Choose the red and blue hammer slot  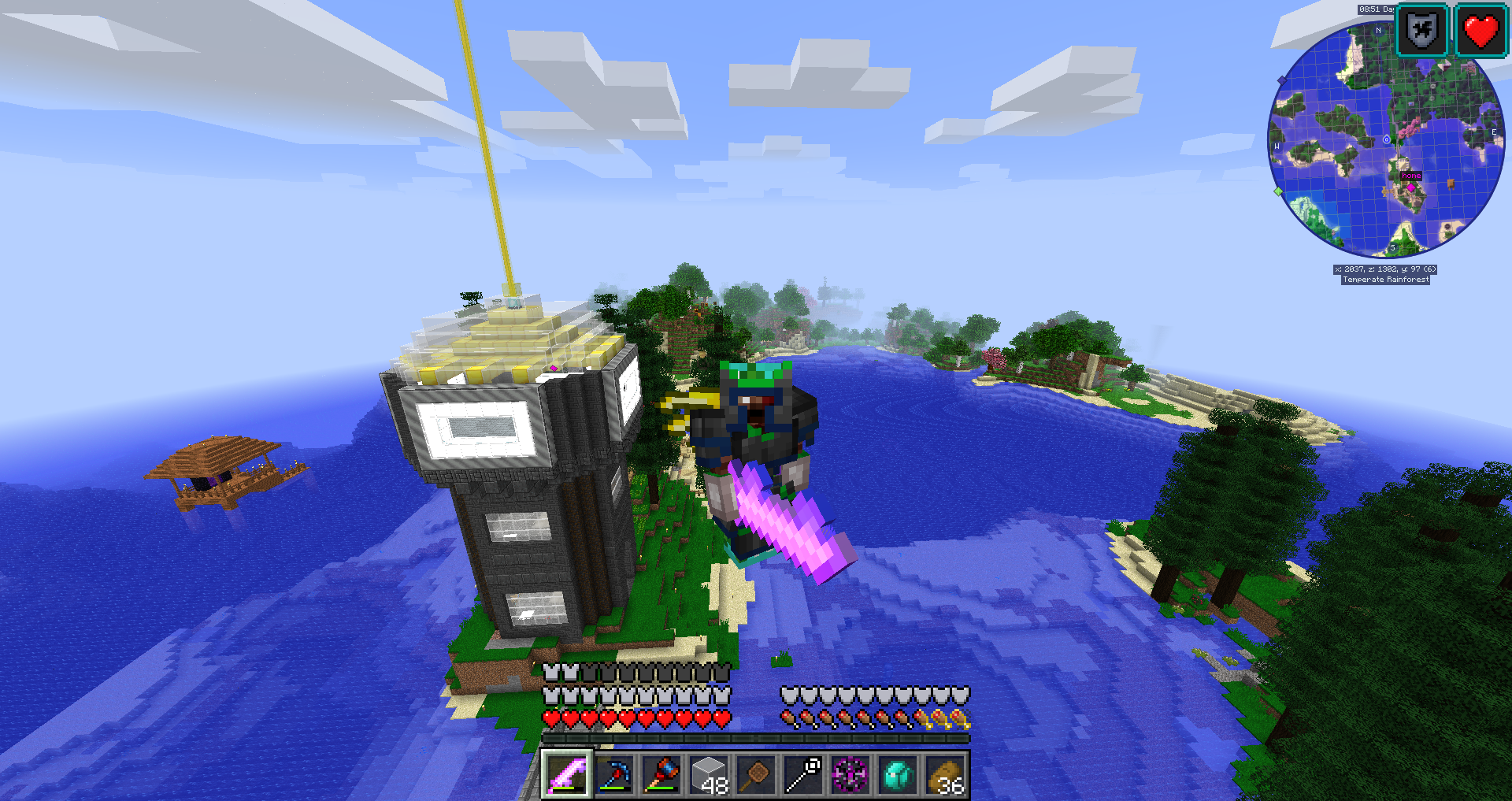[x=661, y=775]
